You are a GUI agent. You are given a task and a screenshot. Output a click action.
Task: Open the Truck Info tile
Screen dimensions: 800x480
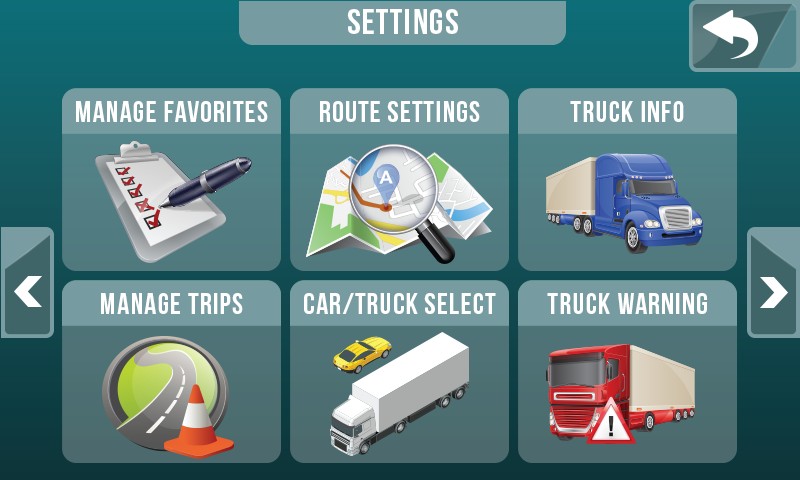pyautogui.click(x=627, y=180)
